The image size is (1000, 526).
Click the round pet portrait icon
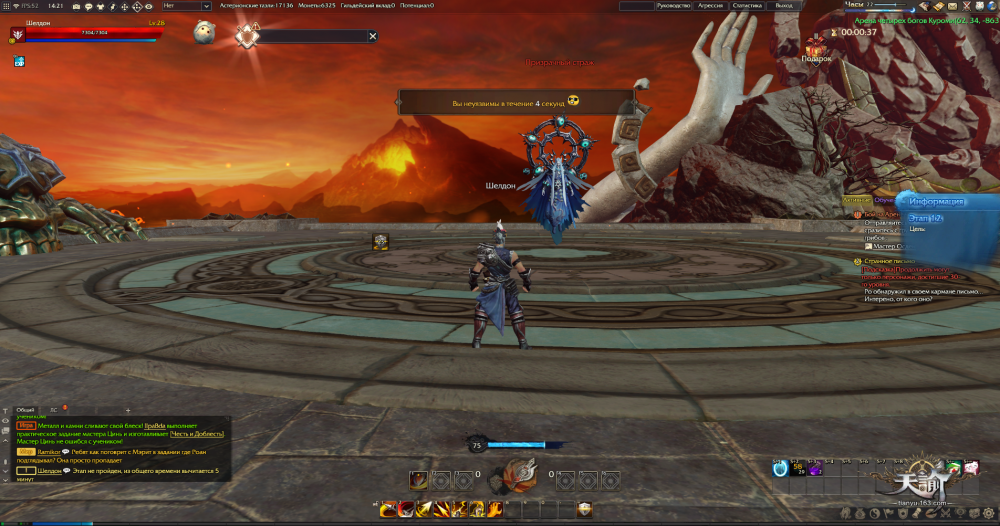point(207,30)
